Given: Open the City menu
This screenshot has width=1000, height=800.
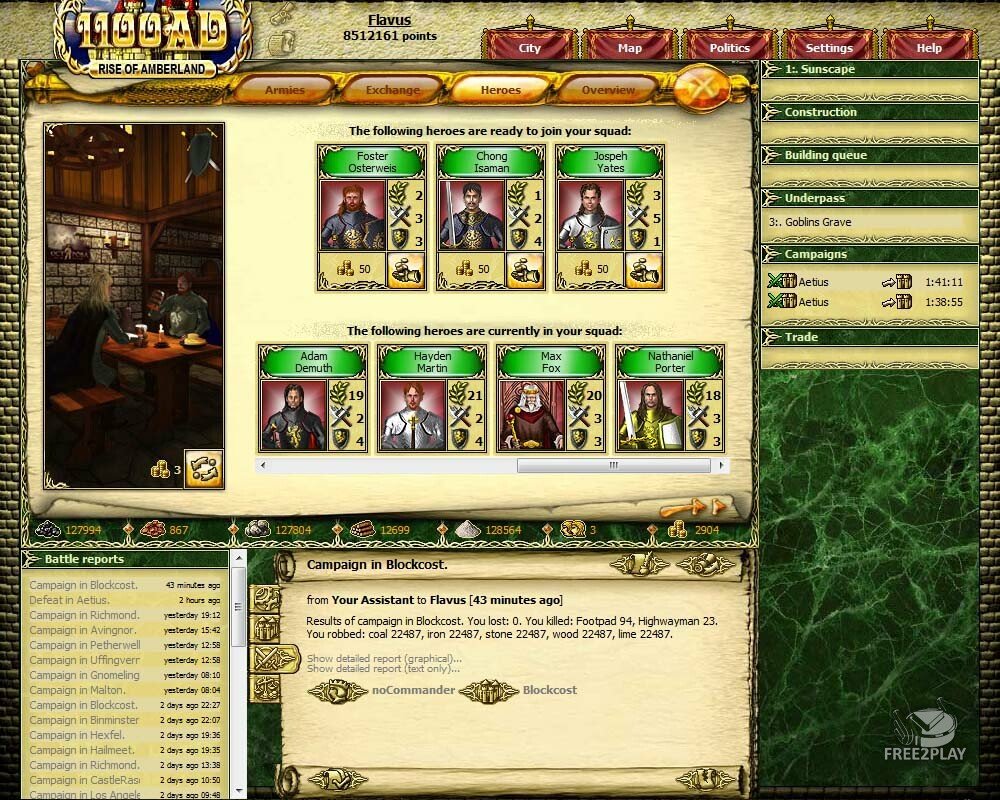Looking at the screenshot, I should pos(529,48).
